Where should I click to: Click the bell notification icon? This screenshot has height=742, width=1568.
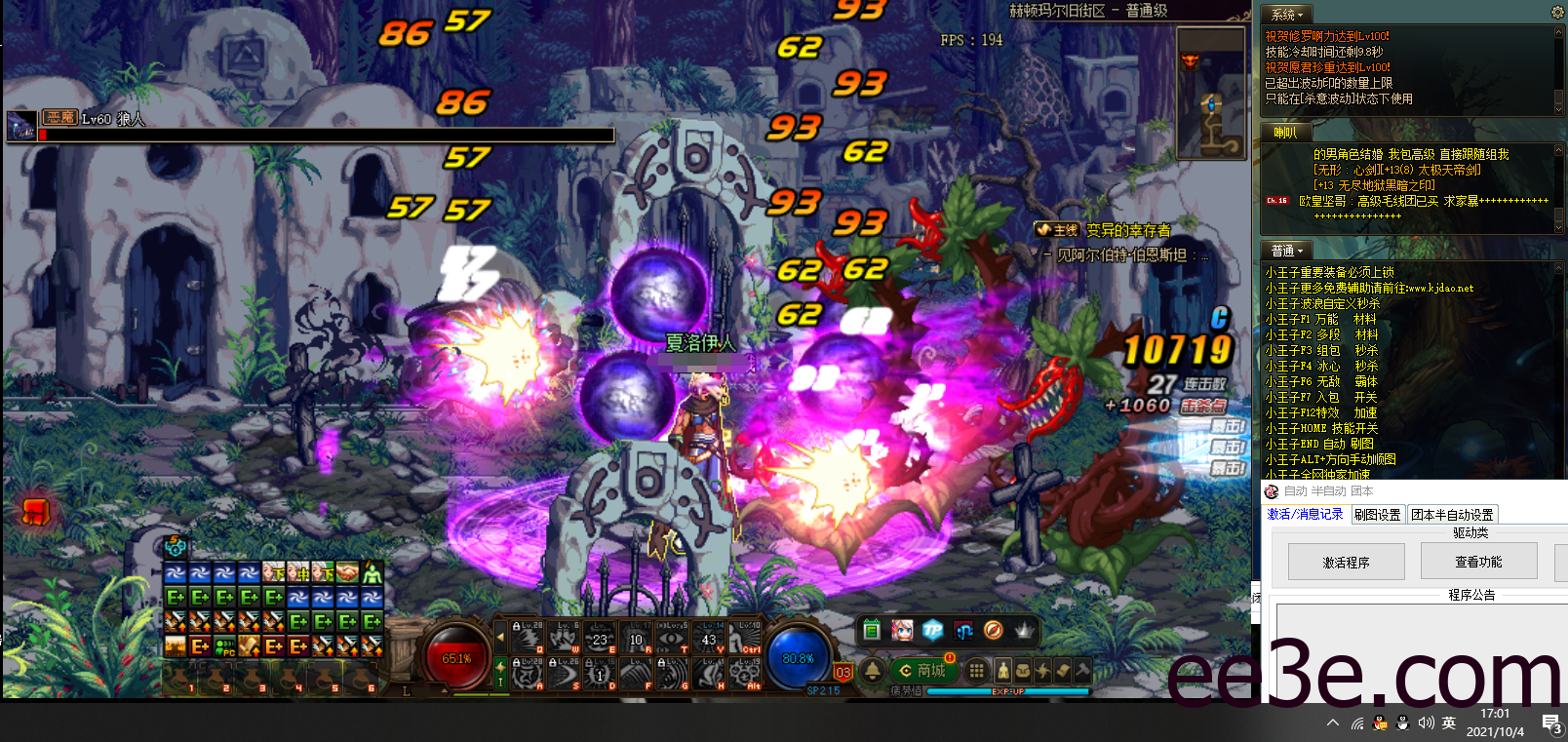coord(872,671)
